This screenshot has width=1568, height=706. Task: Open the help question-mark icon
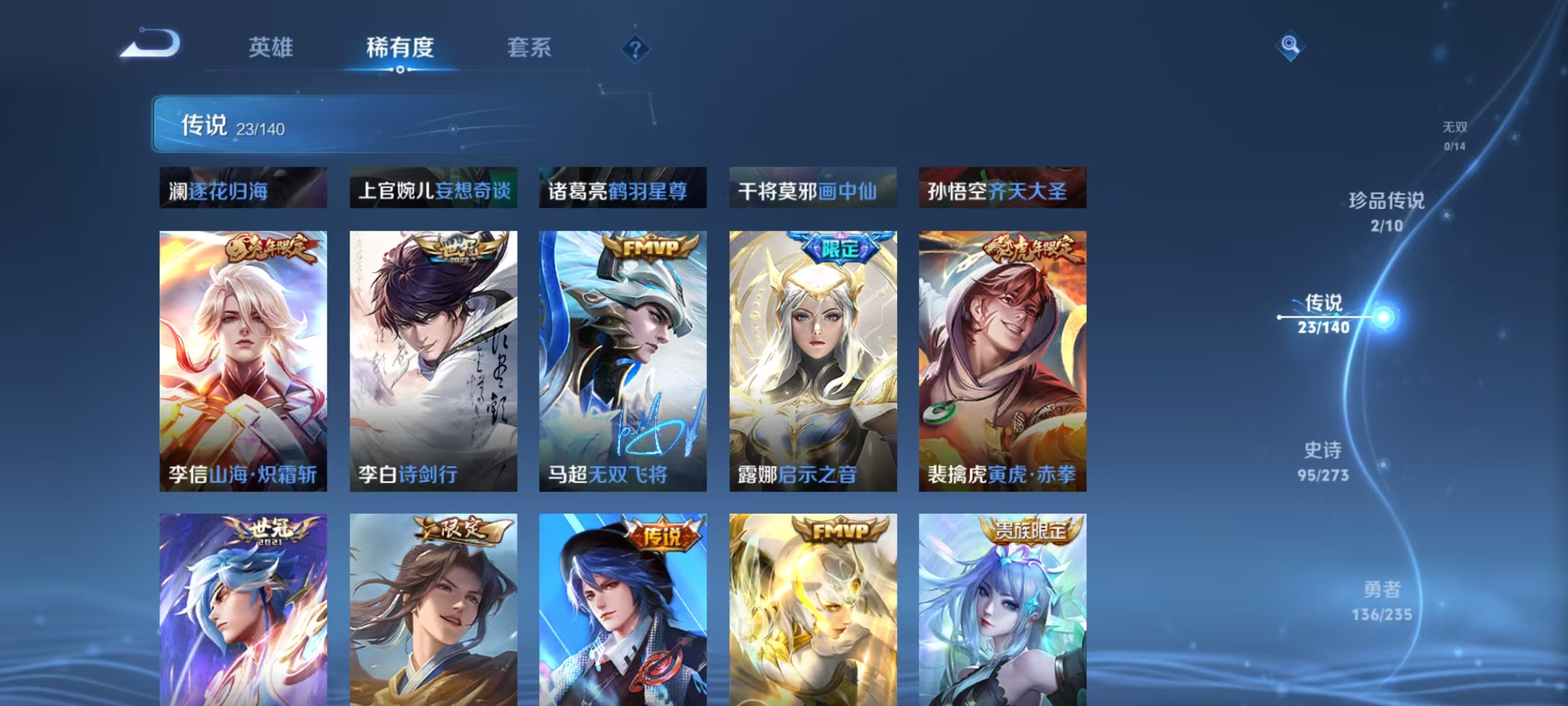click(636, 47)
